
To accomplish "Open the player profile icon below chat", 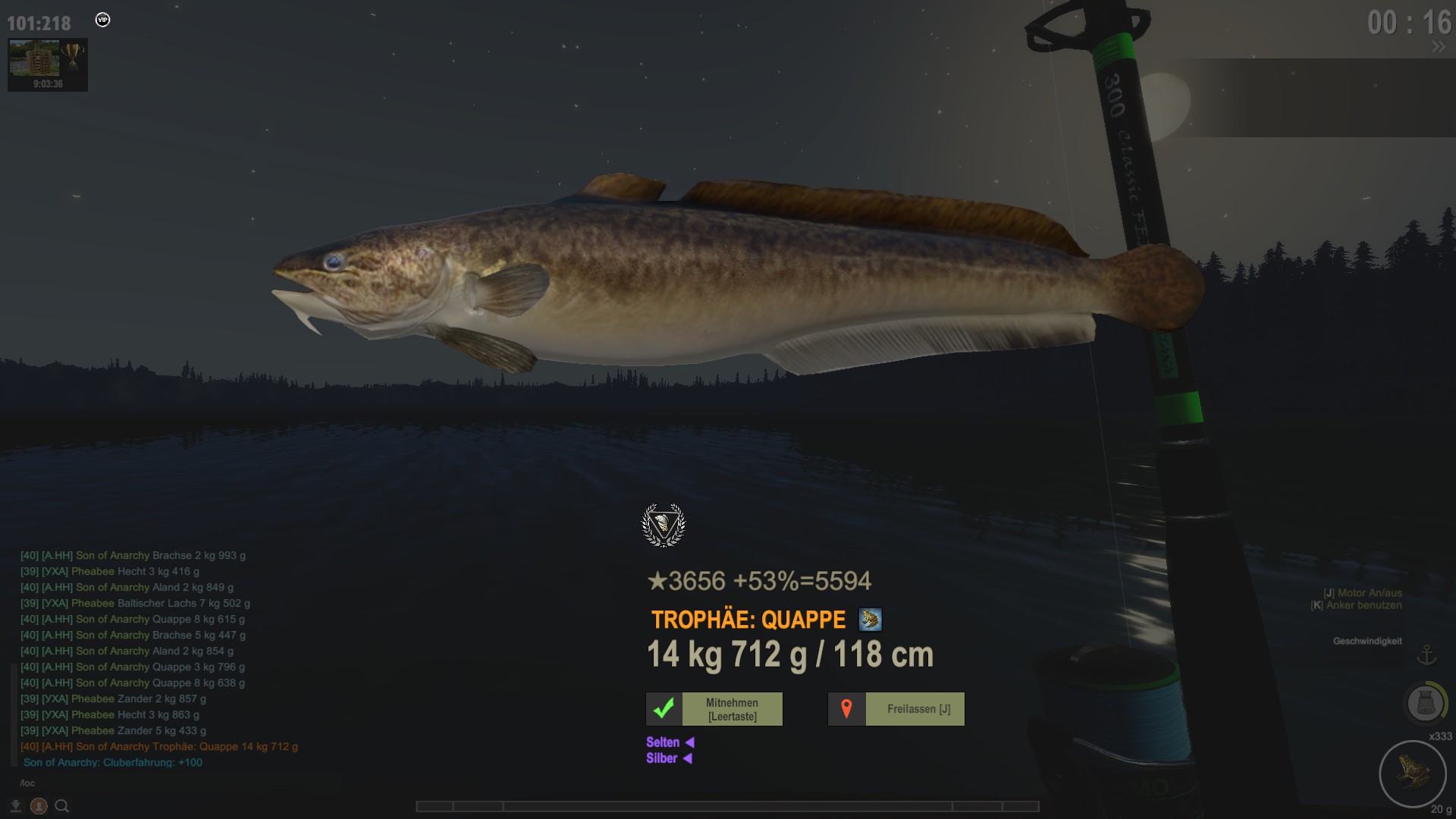I will 39,806.
